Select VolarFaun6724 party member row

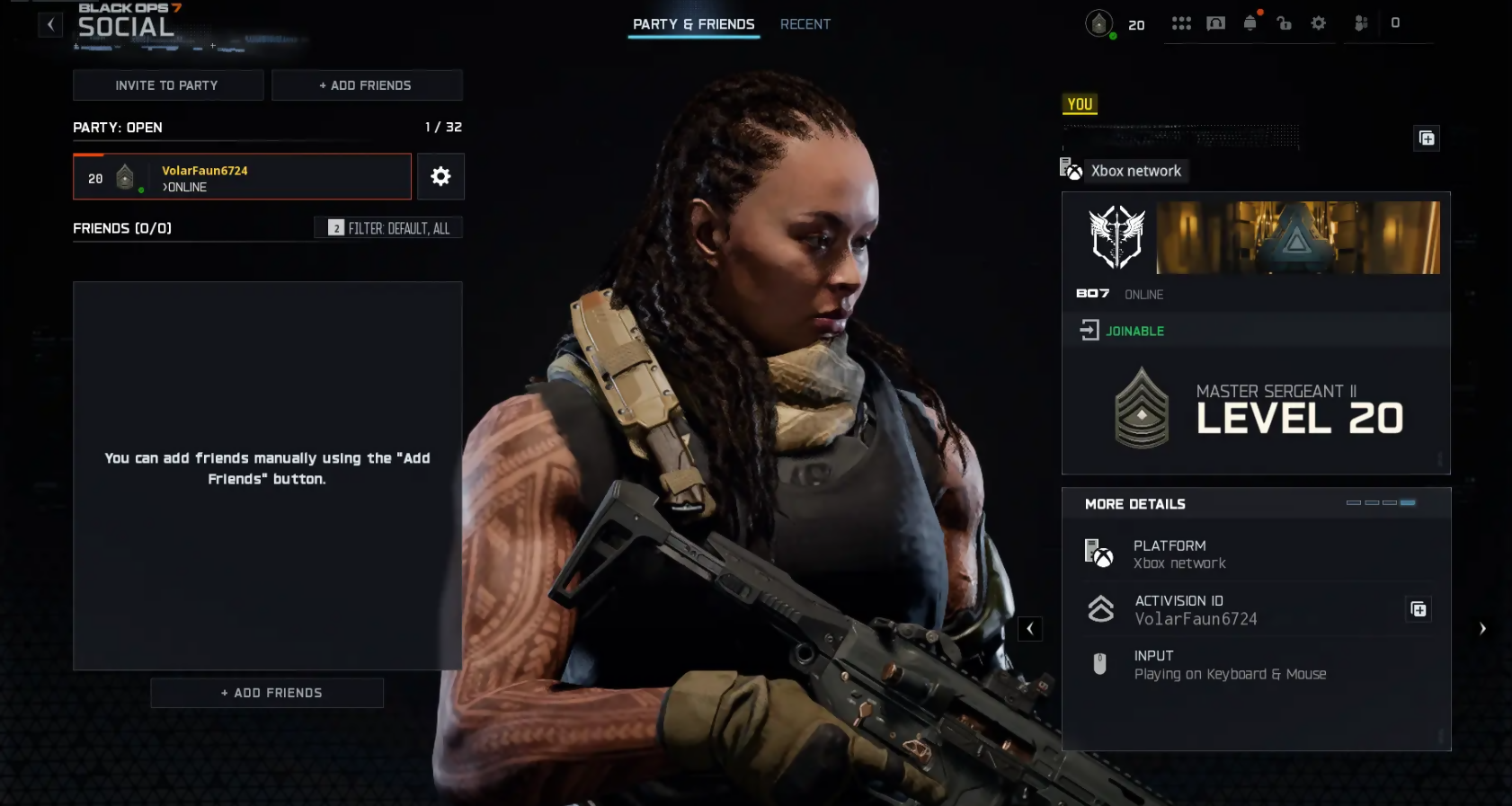pos(242,177)
